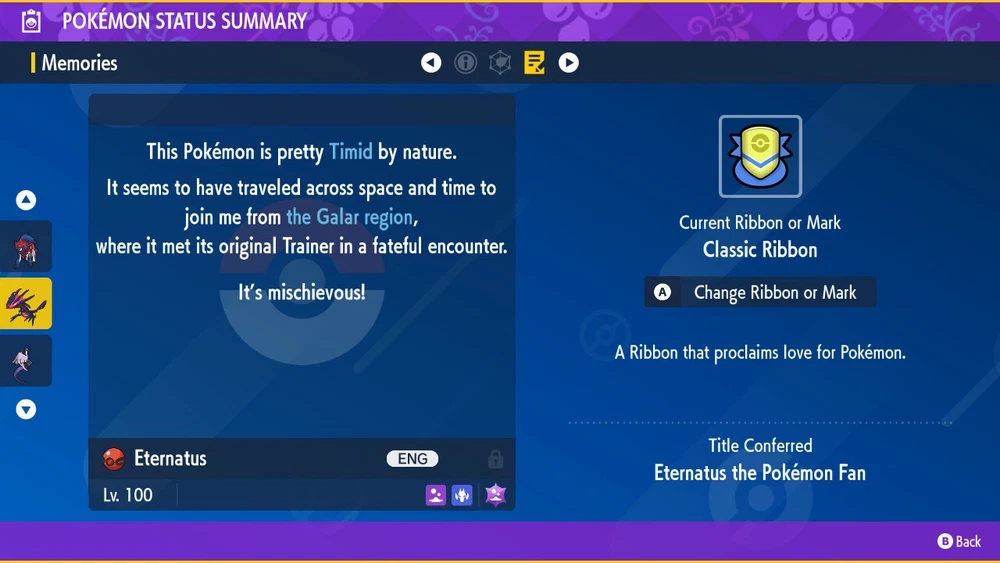Click the Classic Ribbon badge icon
Screen dimensions: 1000x563
760,157
